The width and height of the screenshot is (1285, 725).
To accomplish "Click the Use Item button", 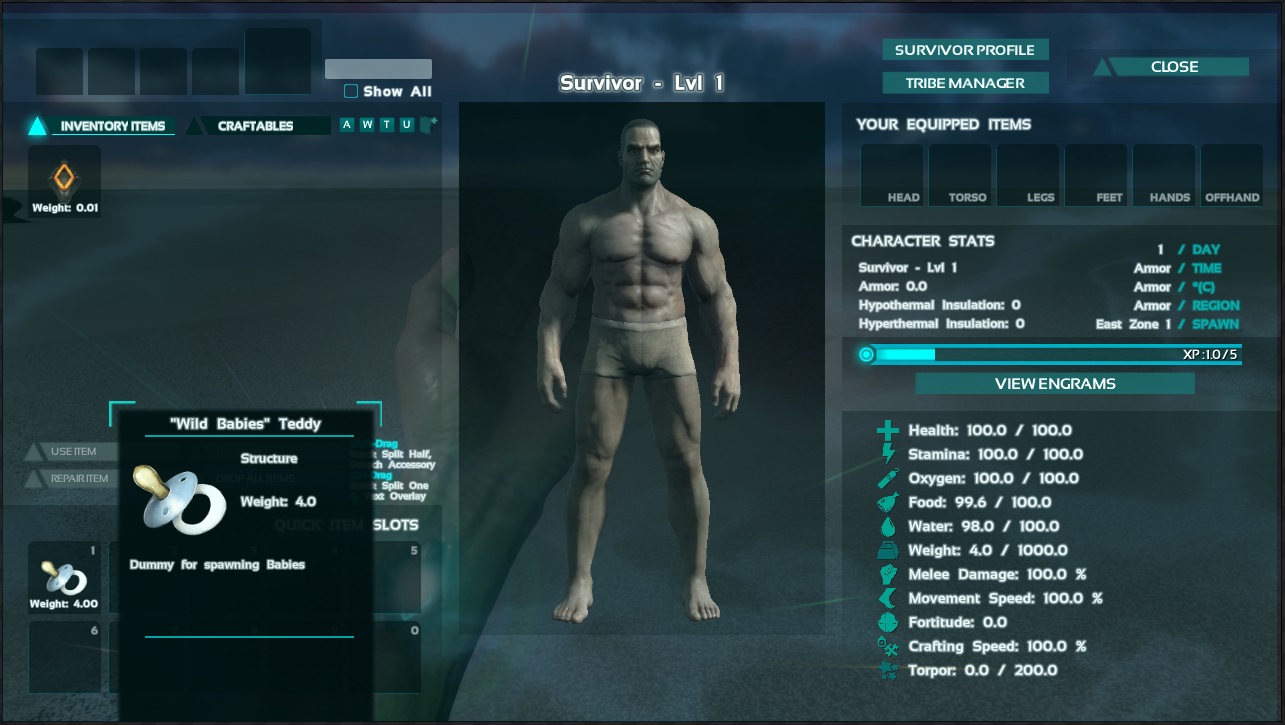I will point(73,452).
